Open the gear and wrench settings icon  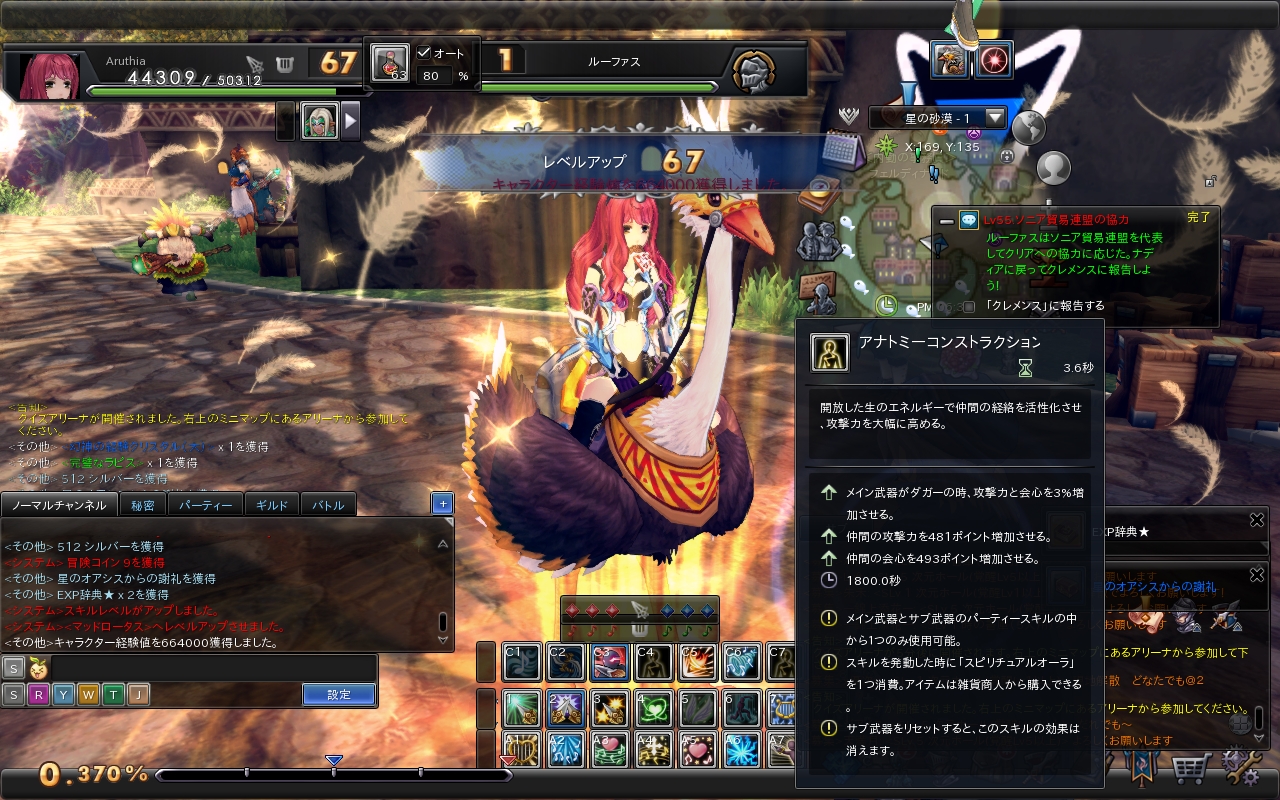[x=1240, y=766]
